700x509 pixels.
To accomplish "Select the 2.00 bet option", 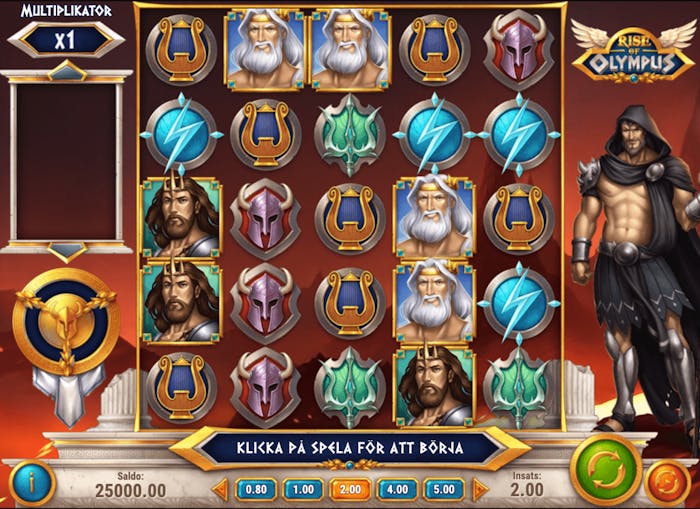I will pos(350,489).
